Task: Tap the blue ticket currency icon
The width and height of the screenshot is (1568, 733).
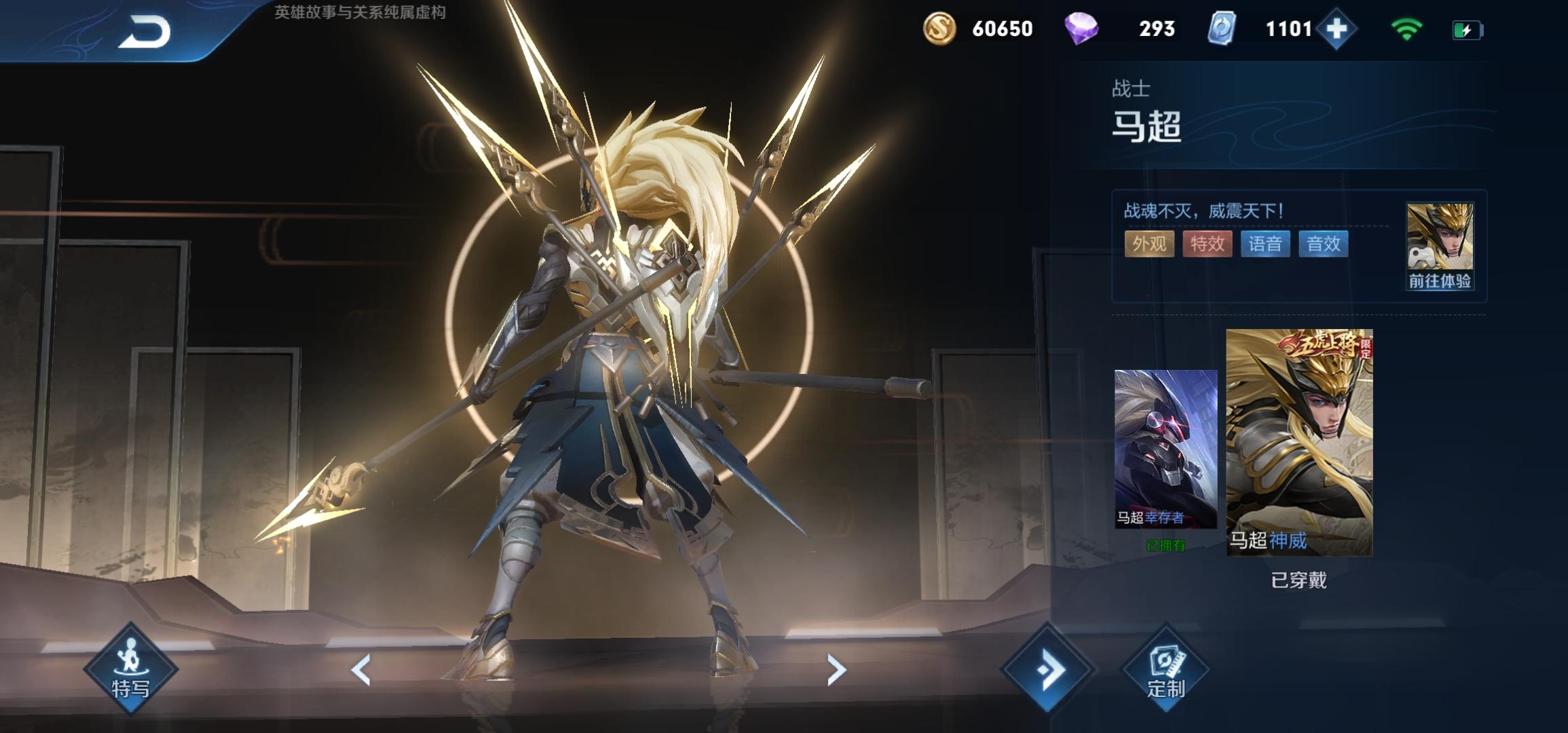Action: click(1222, 29)
